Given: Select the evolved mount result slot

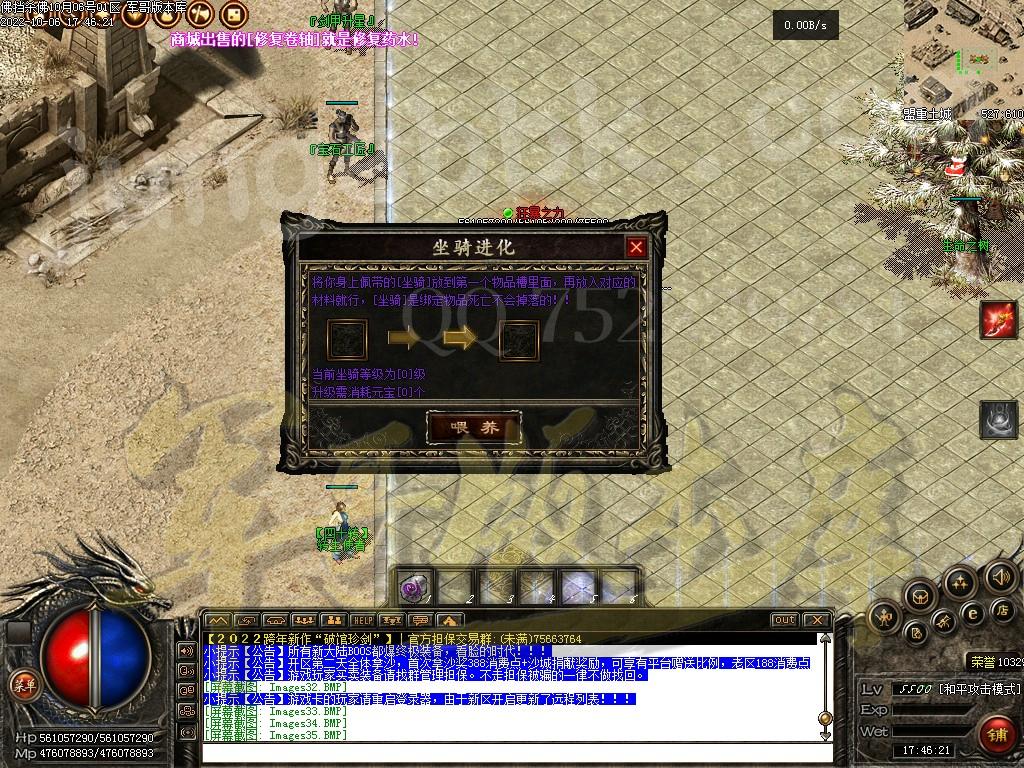Looking at the screenshot, I should (519, 340).
